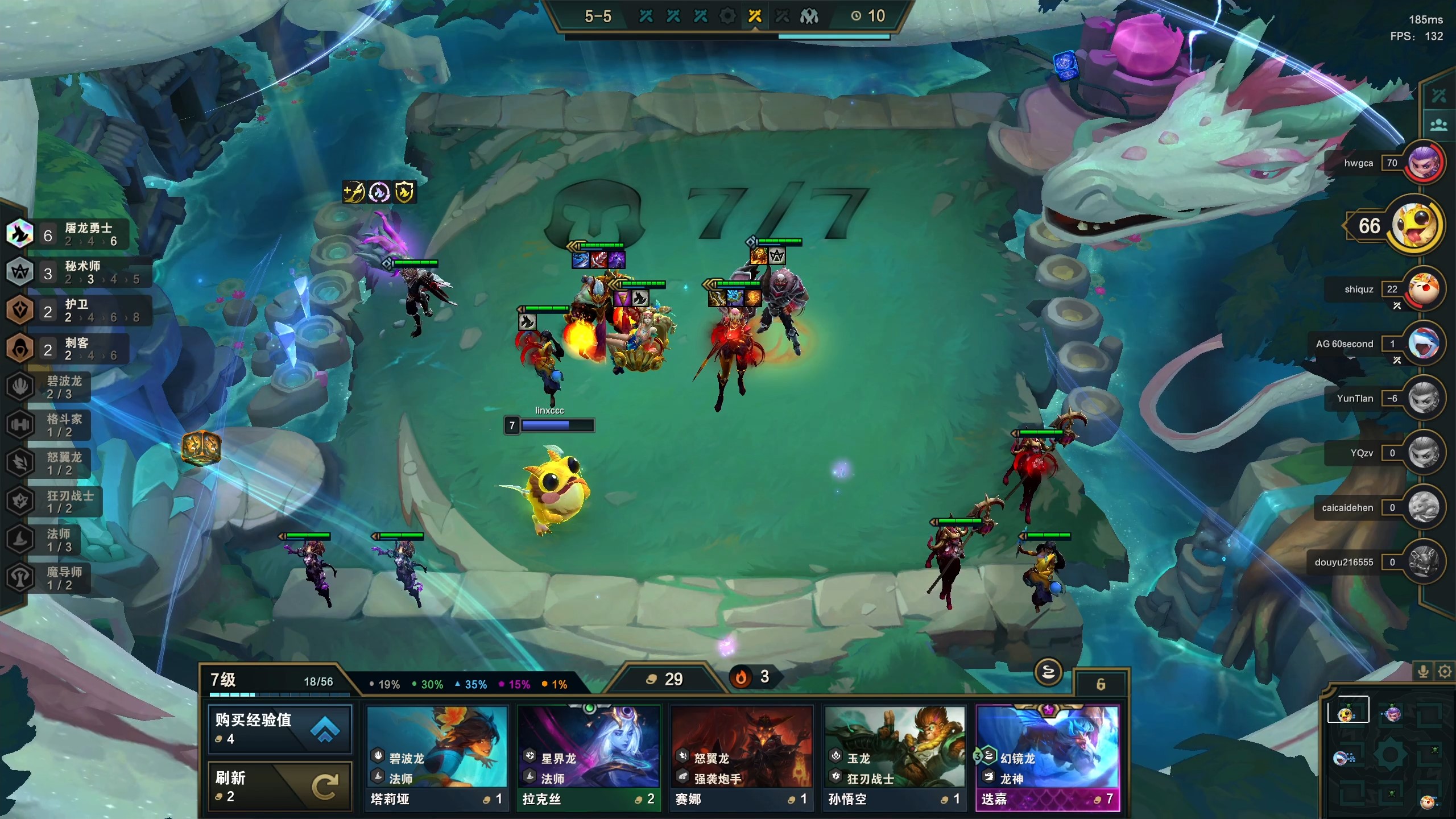Open the 刺客 trait entry

point(68,349)
